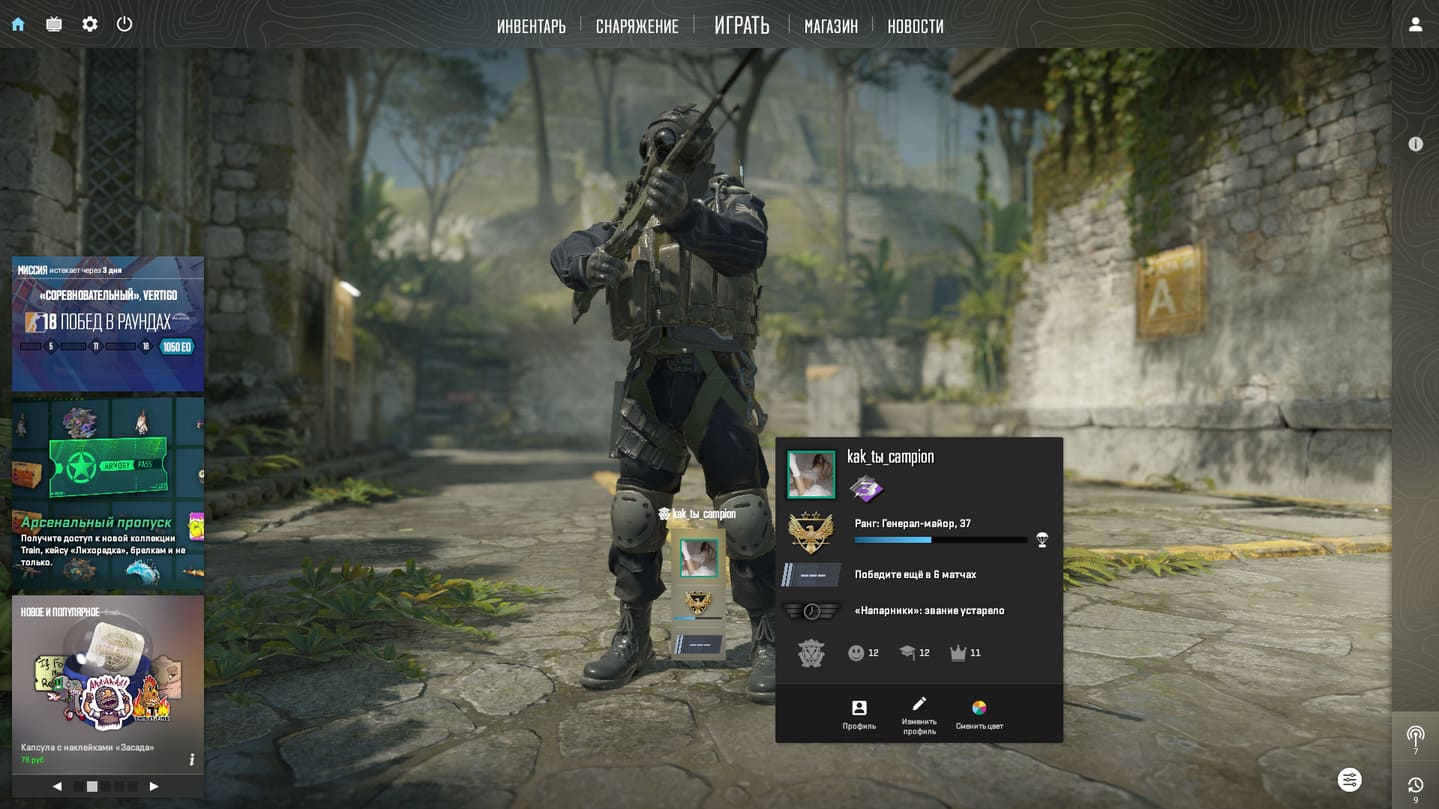Select the ИГРАТЬ tab
Screen dimensions: 1439x809
[742, 25]
